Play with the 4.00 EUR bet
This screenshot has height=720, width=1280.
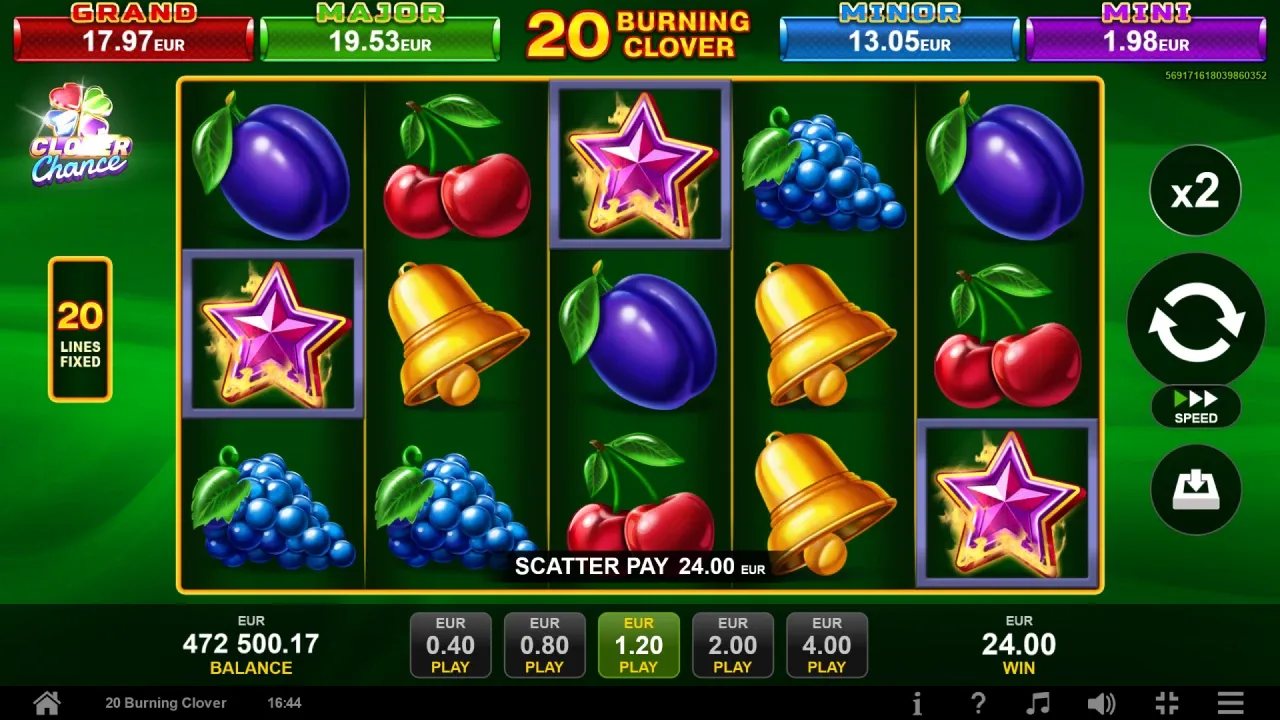827,645
